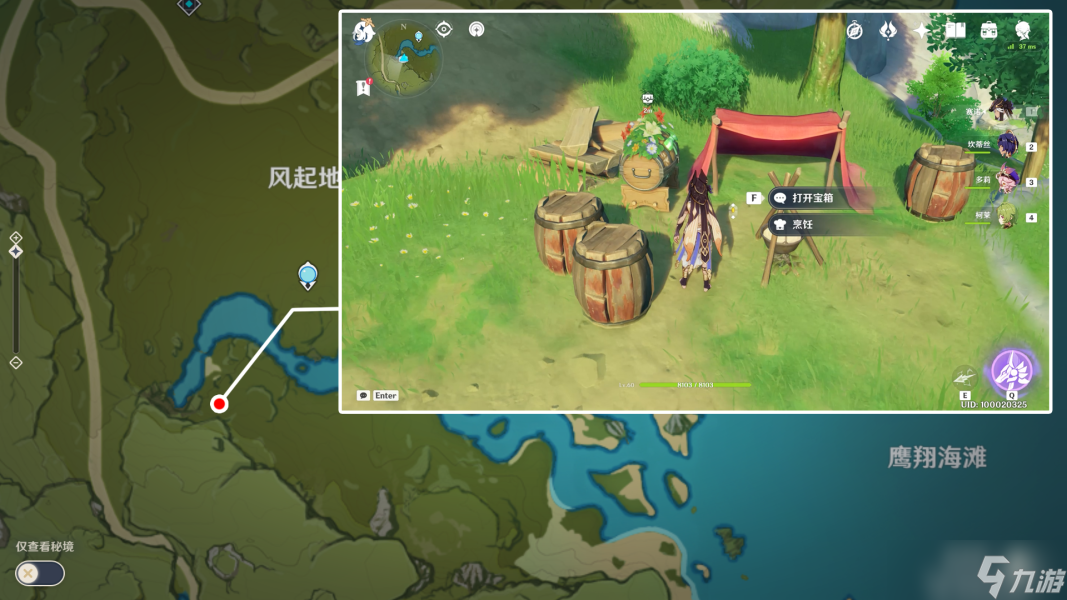Activate the purple elemental burst ability

pyautogui.click(x=1012, y=372)
